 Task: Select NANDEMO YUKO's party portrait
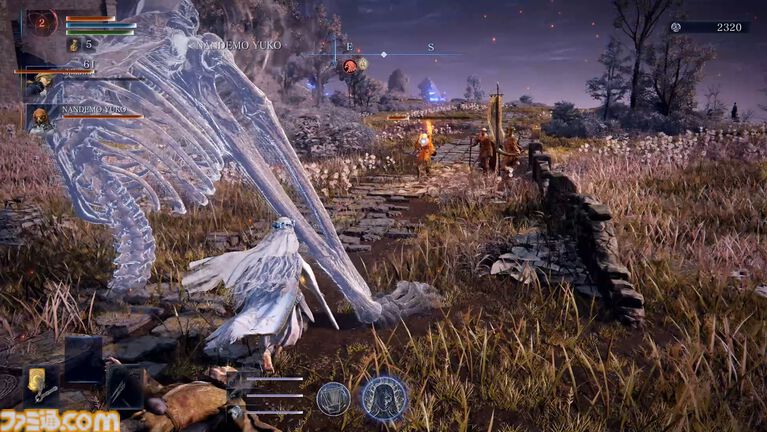[40, 117]
